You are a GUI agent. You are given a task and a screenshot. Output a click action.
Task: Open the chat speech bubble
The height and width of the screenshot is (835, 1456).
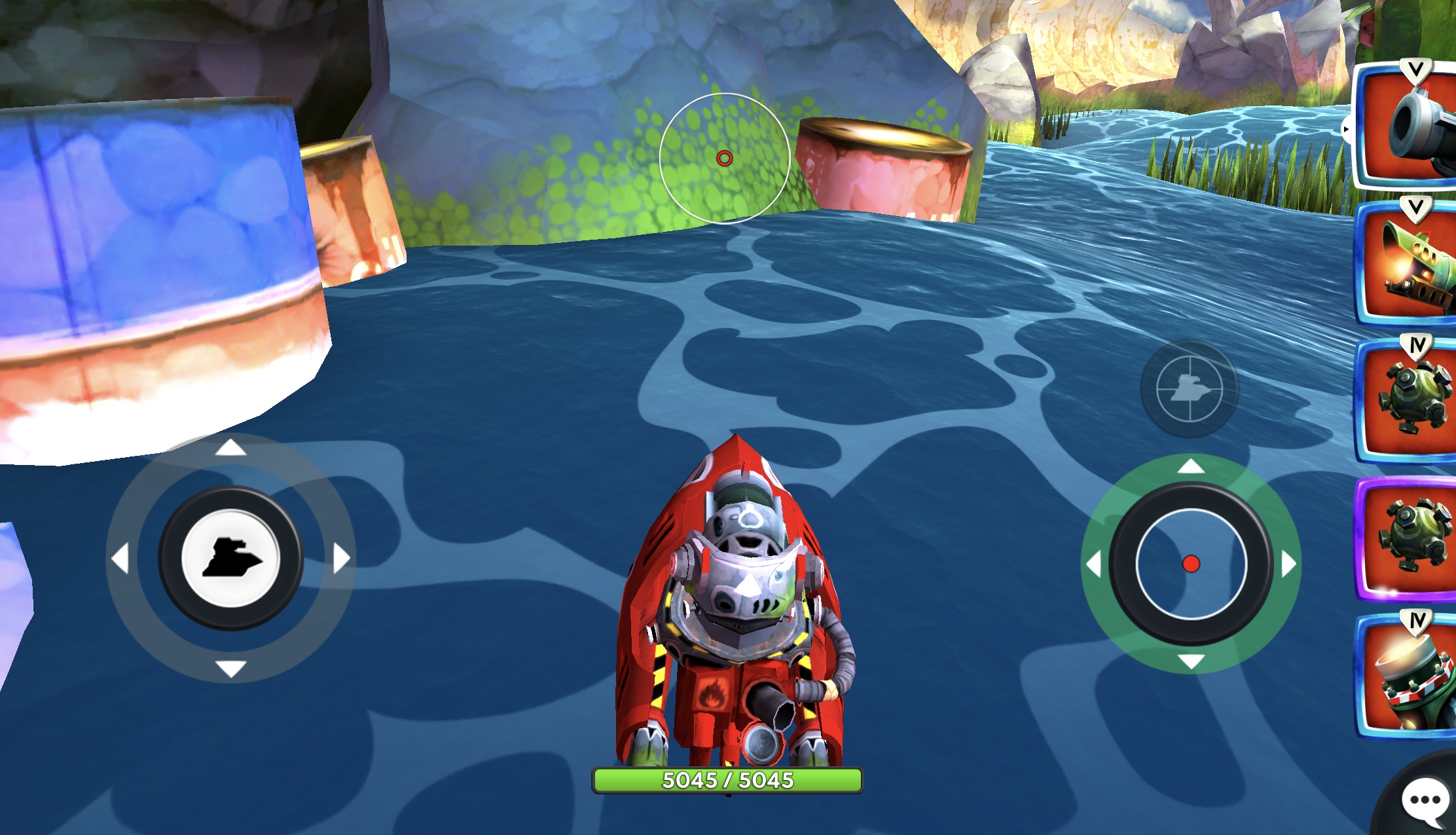point(1425,802)
